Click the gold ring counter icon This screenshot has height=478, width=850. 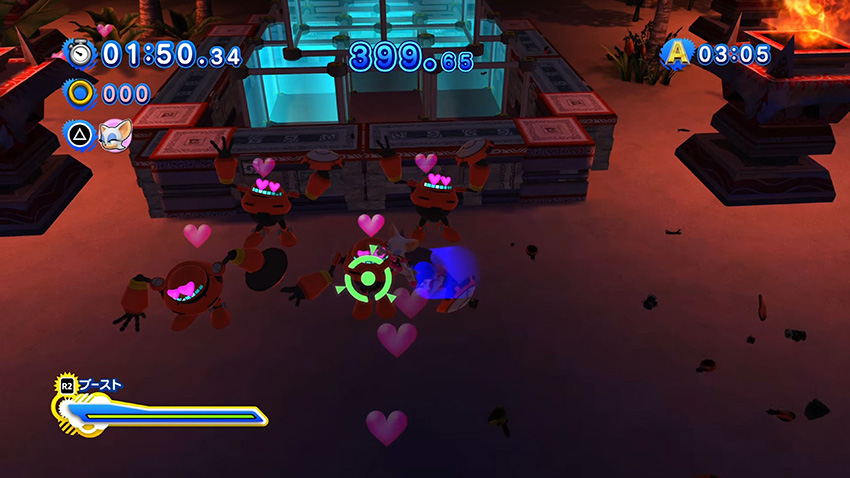click(x=78, y=94)
